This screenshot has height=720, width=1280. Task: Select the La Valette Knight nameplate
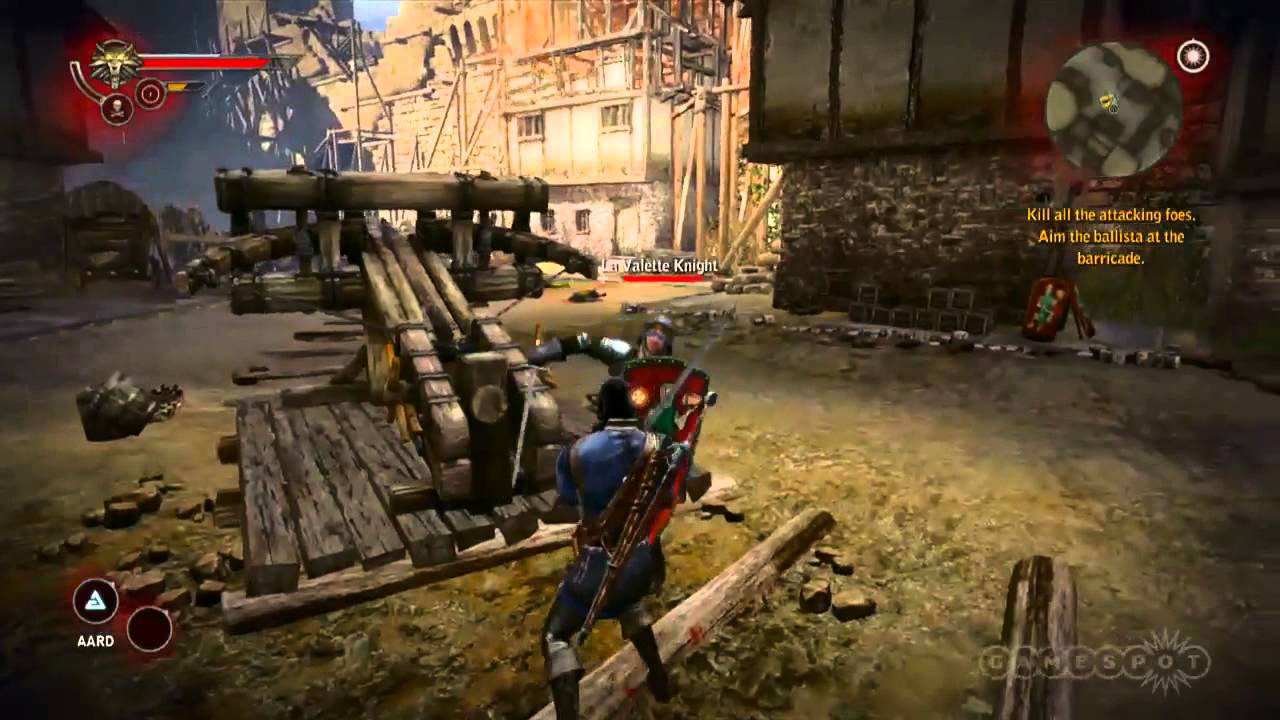tap(660, 266)
